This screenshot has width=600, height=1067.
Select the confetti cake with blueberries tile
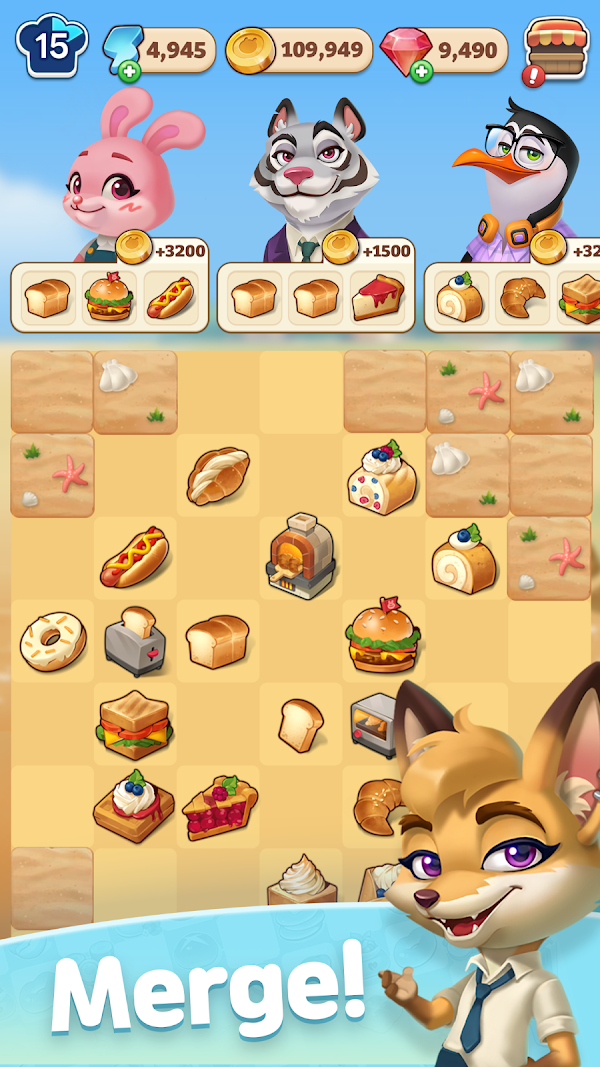pyautogui.click(x=381, y=475)
